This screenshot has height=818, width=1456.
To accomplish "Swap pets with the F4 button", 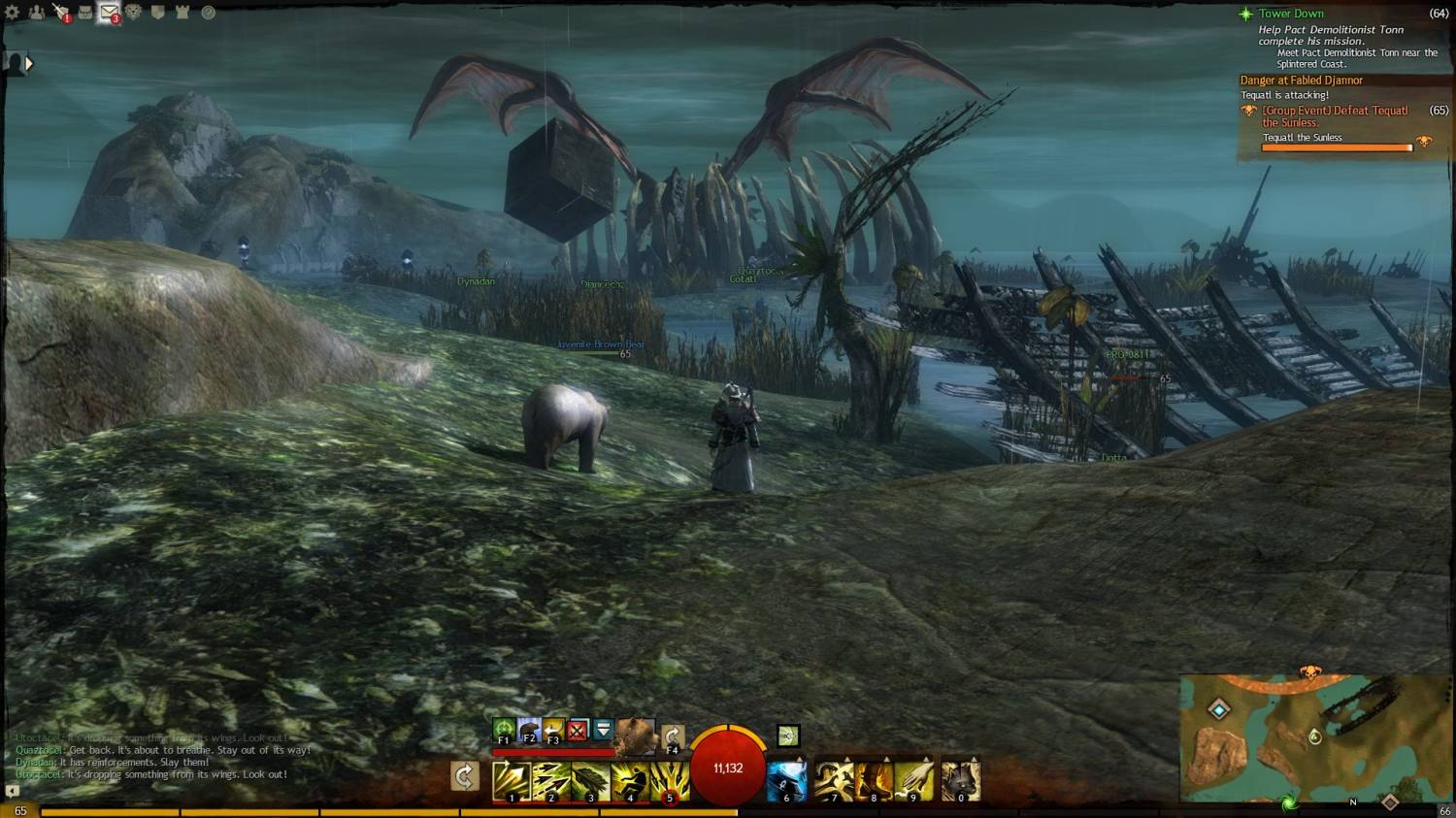I will point(673,736).
